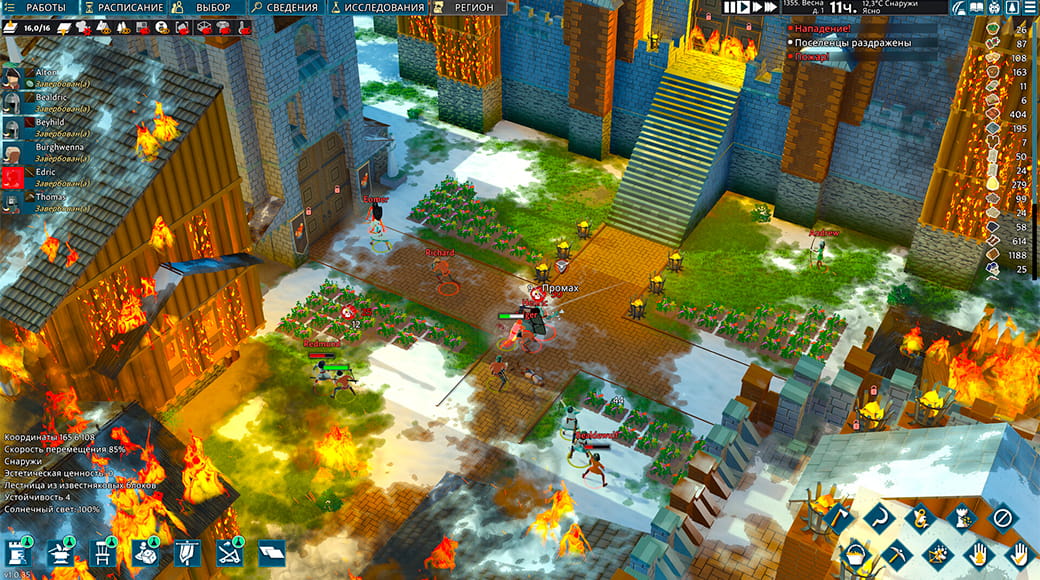Choose the pickaxe mining order
The height and width of the screenshot is (580, 1040).
tap(895, 553)
